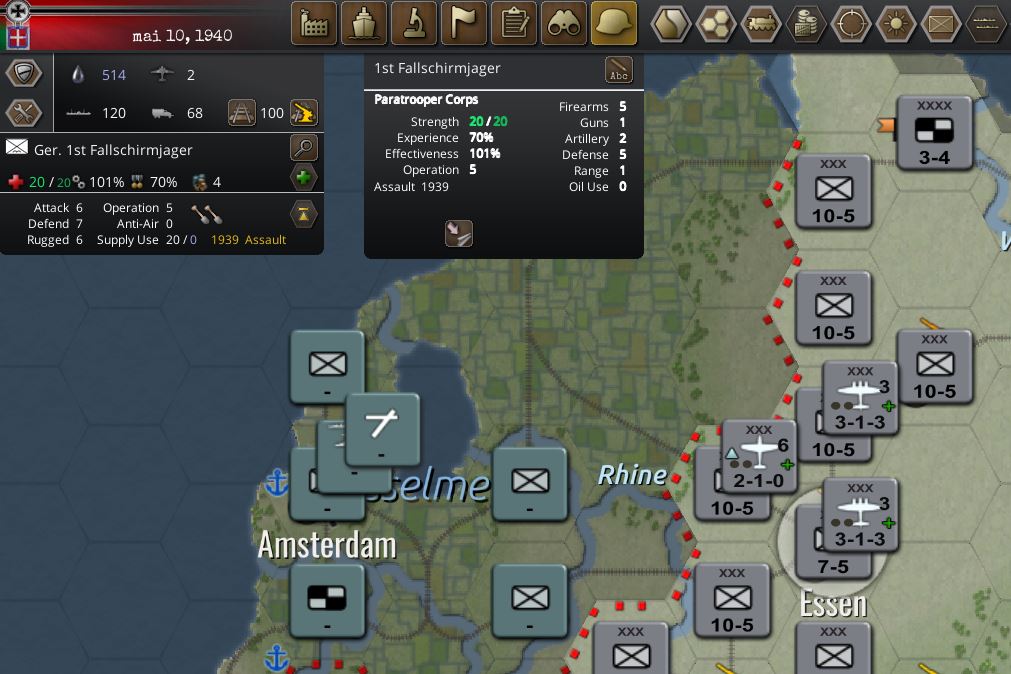
Task: Click the paradrop arrow action button
Action: tap(458, 233)
